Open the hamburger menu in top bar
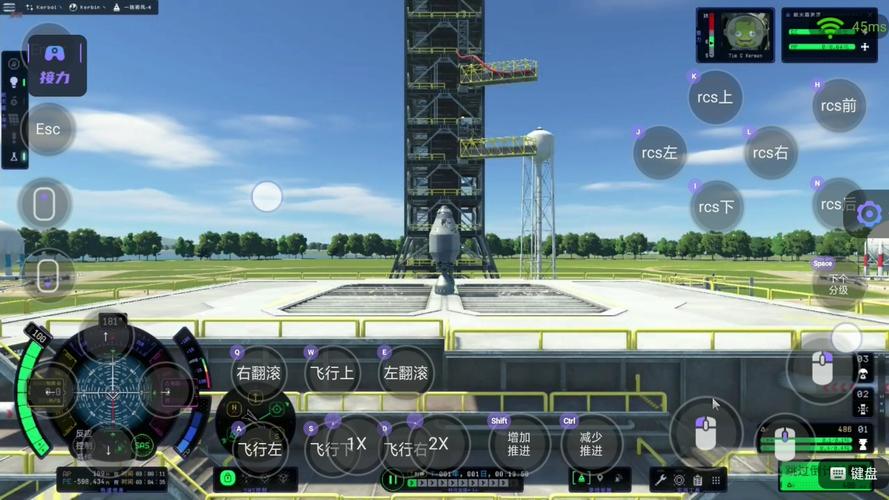889x500 pixels. pos(10,7)
